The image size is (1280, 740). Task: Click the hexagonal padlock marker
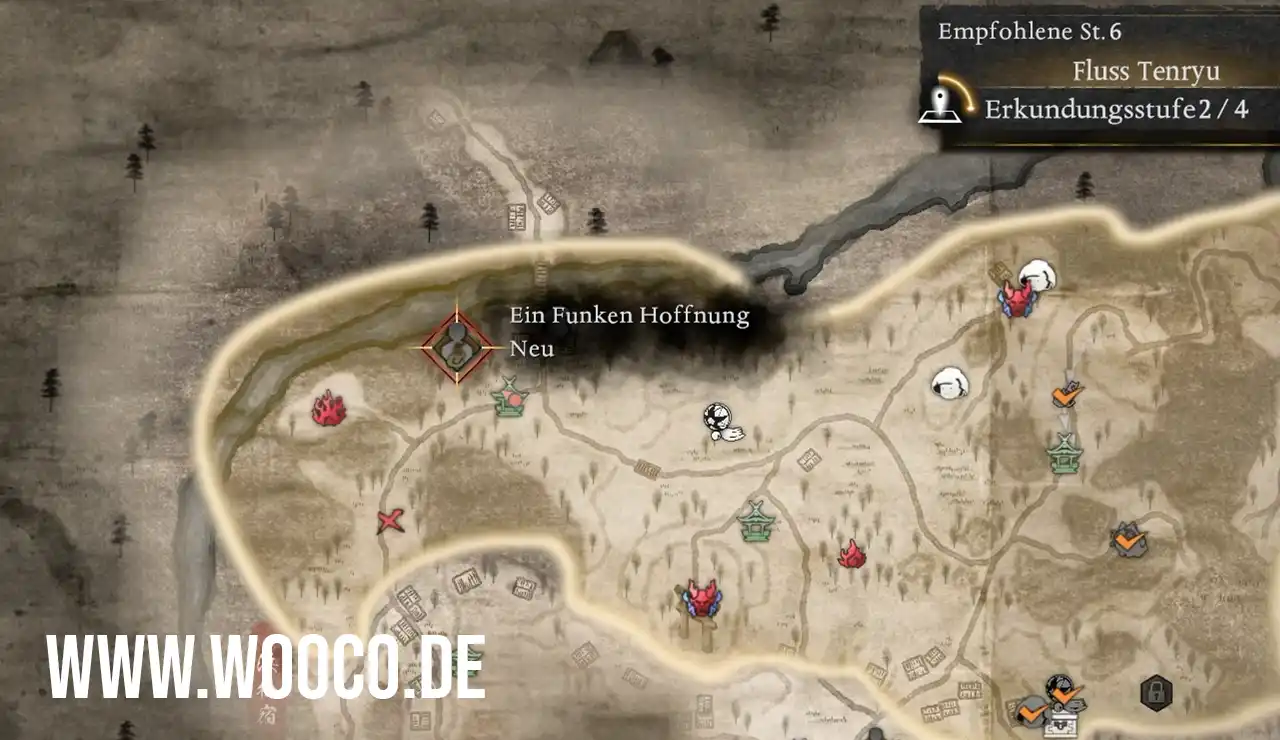[x=1155, y=692]
